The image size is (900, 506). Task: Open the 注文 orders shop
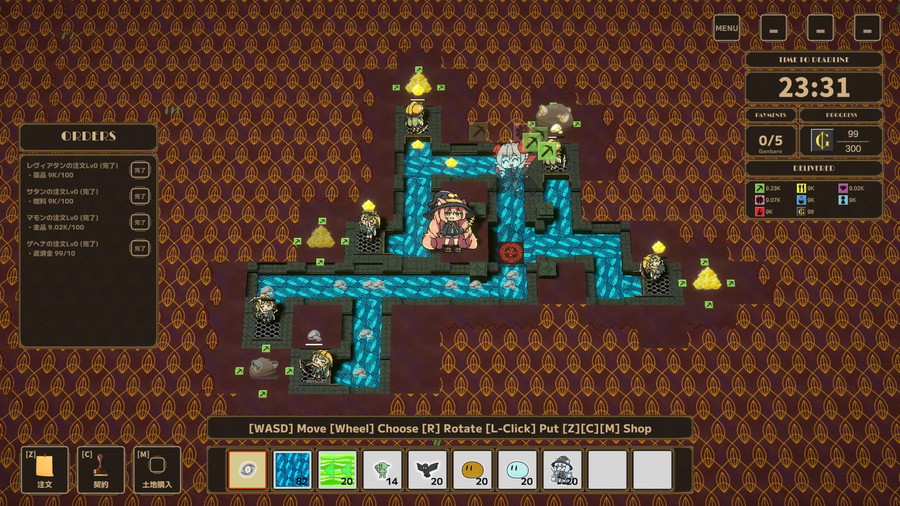pyautogui.click(x=45, y=468)
